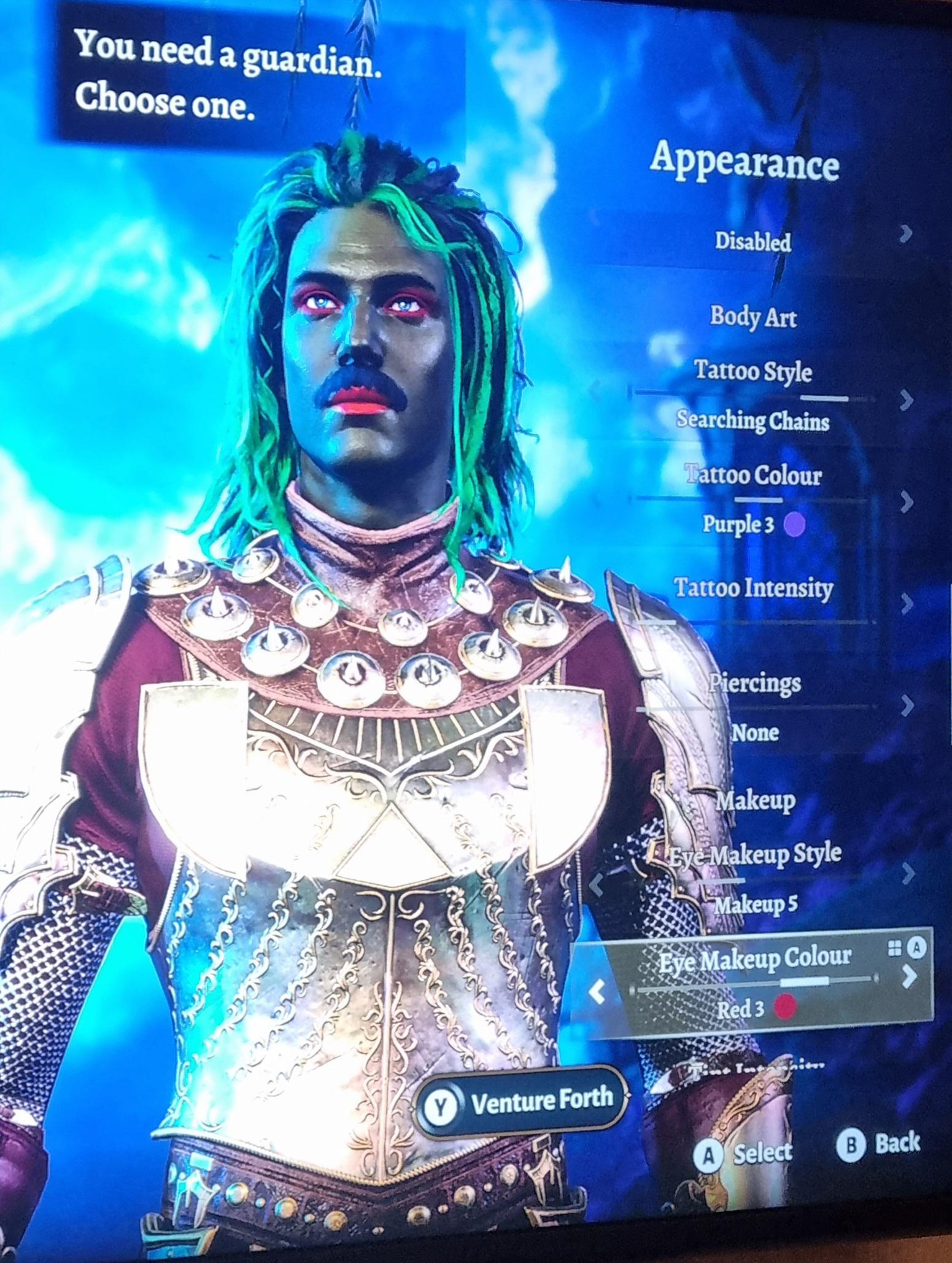Expand the Tattoo Colour options chevron
Image resolution: width=952 pixels, height=1263 pixels.
(x=905, y=500)
